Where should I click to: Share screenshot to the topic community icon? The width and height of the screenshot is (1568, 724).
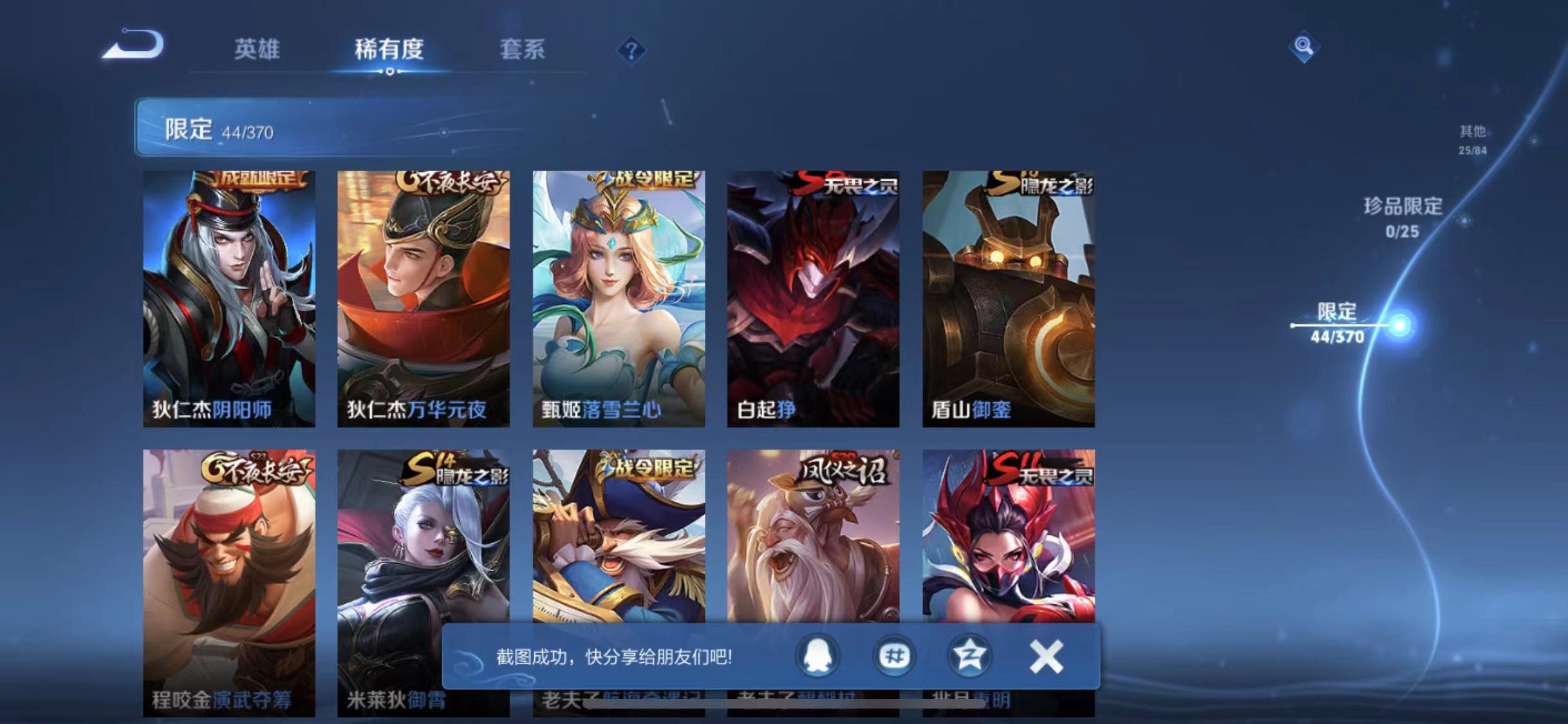coord(893,656)
